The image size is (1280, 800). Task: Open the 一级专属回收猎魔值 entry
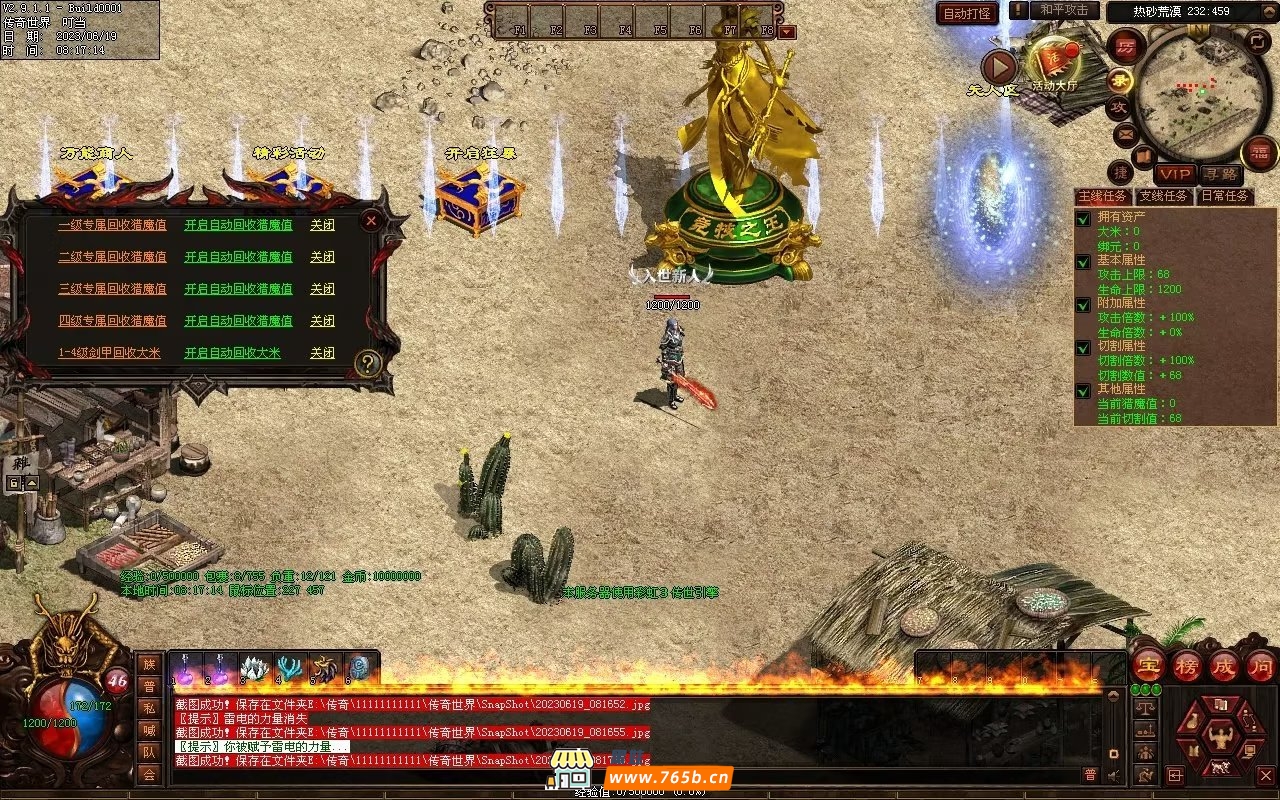click(x=112, y=225)
